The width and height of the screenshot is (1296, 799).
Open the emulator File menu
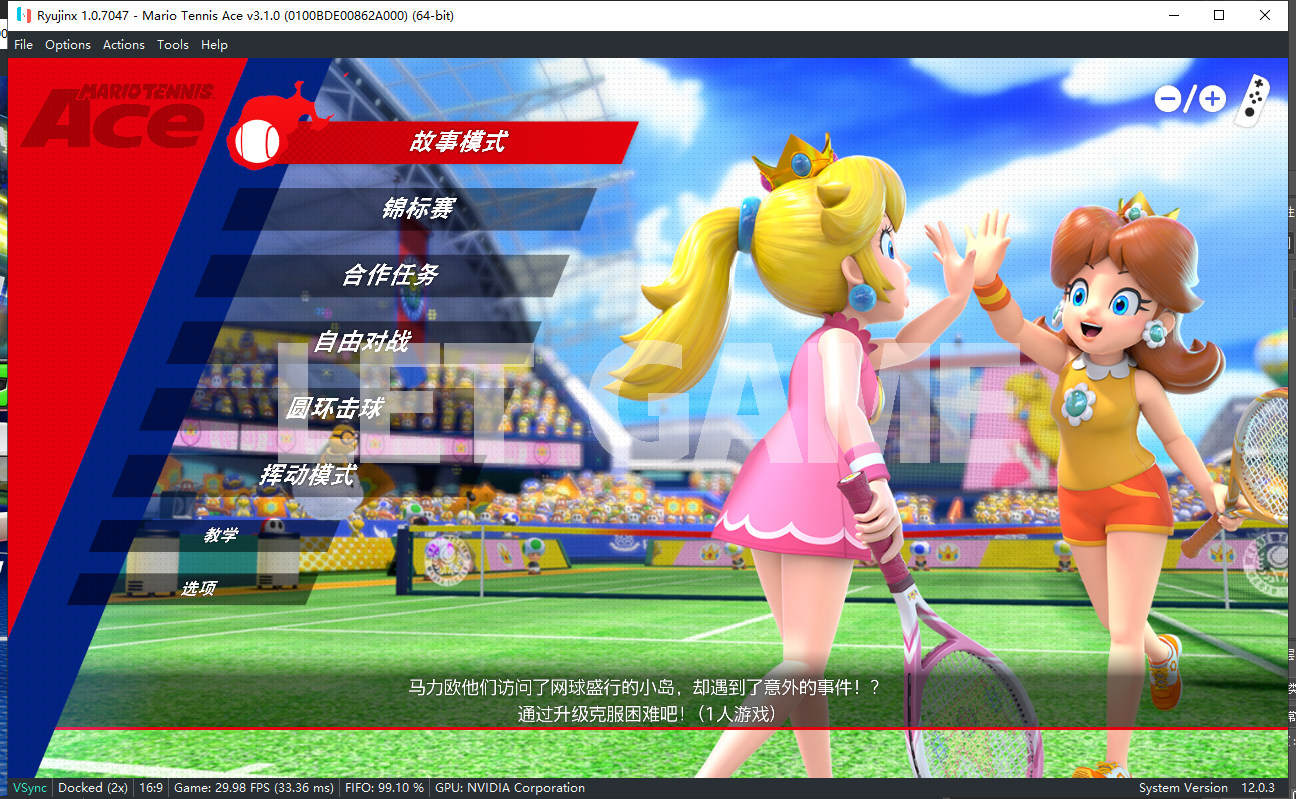[23, 44]
